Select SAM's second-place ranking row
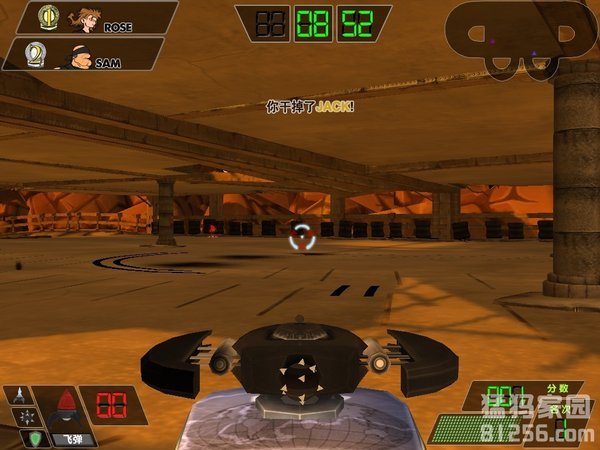Viewport: 600px width, 450px height. point(85,55)
